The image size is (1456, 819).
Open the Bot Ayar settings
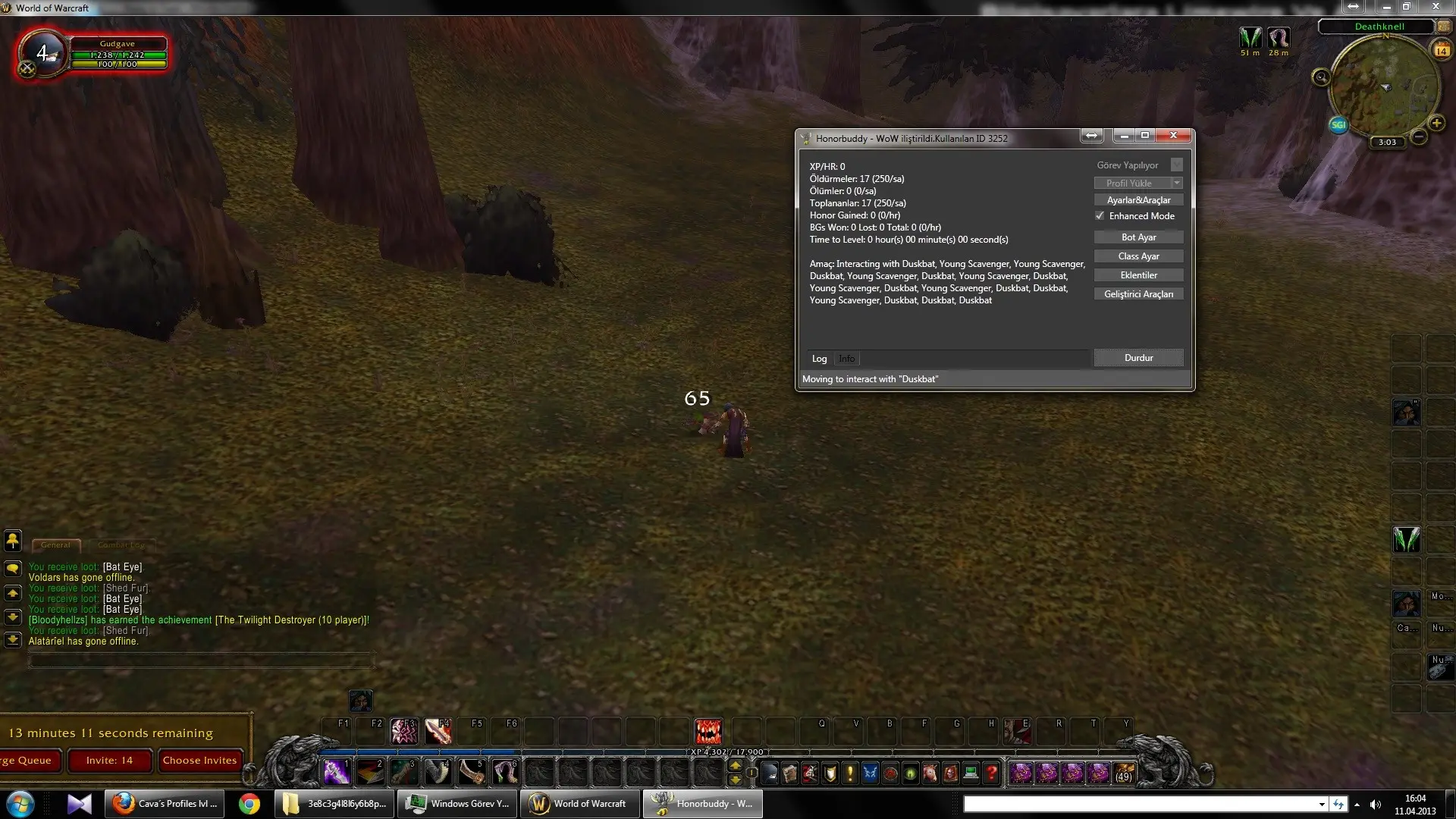[x=1138, y=237]
